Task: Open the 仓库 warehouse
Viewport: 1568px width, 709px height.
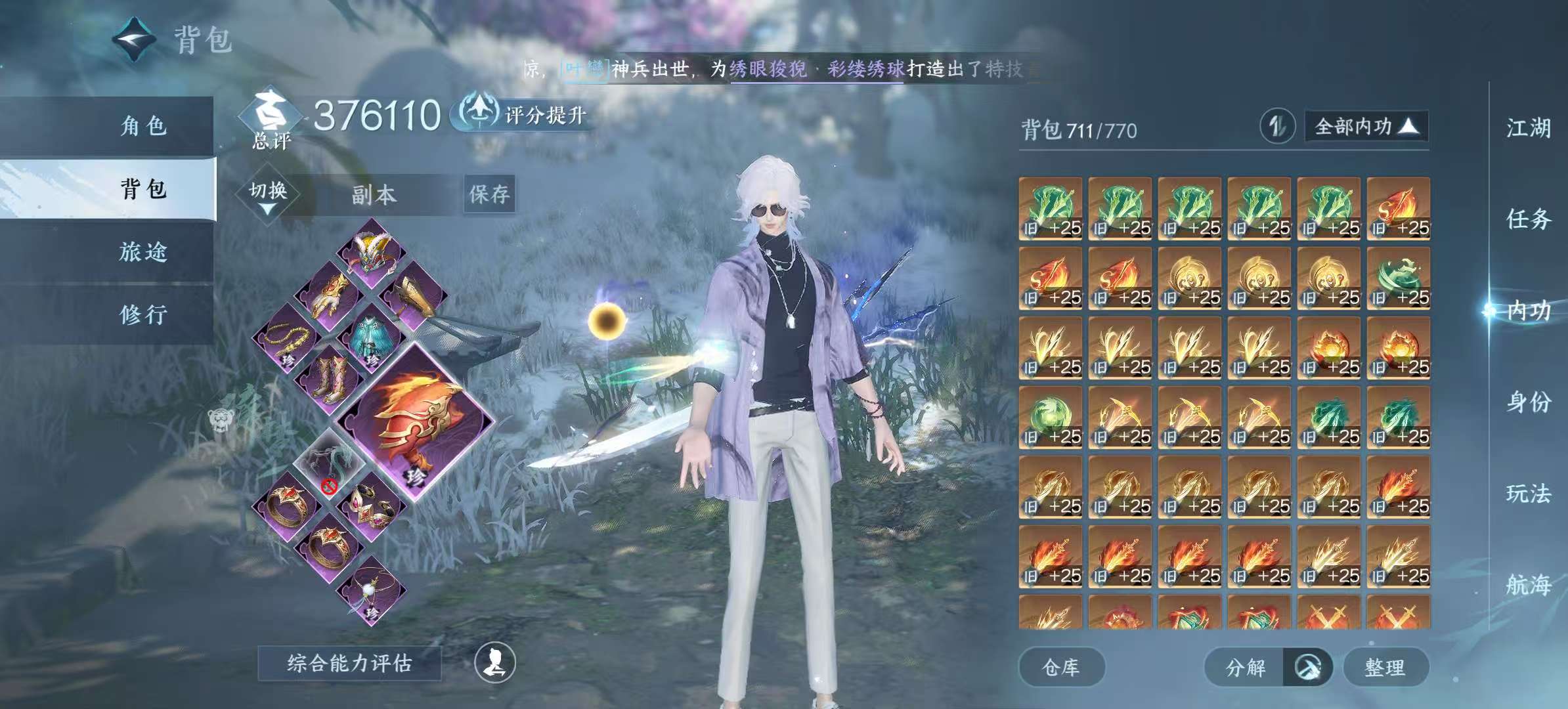Action: point(1061,668)
